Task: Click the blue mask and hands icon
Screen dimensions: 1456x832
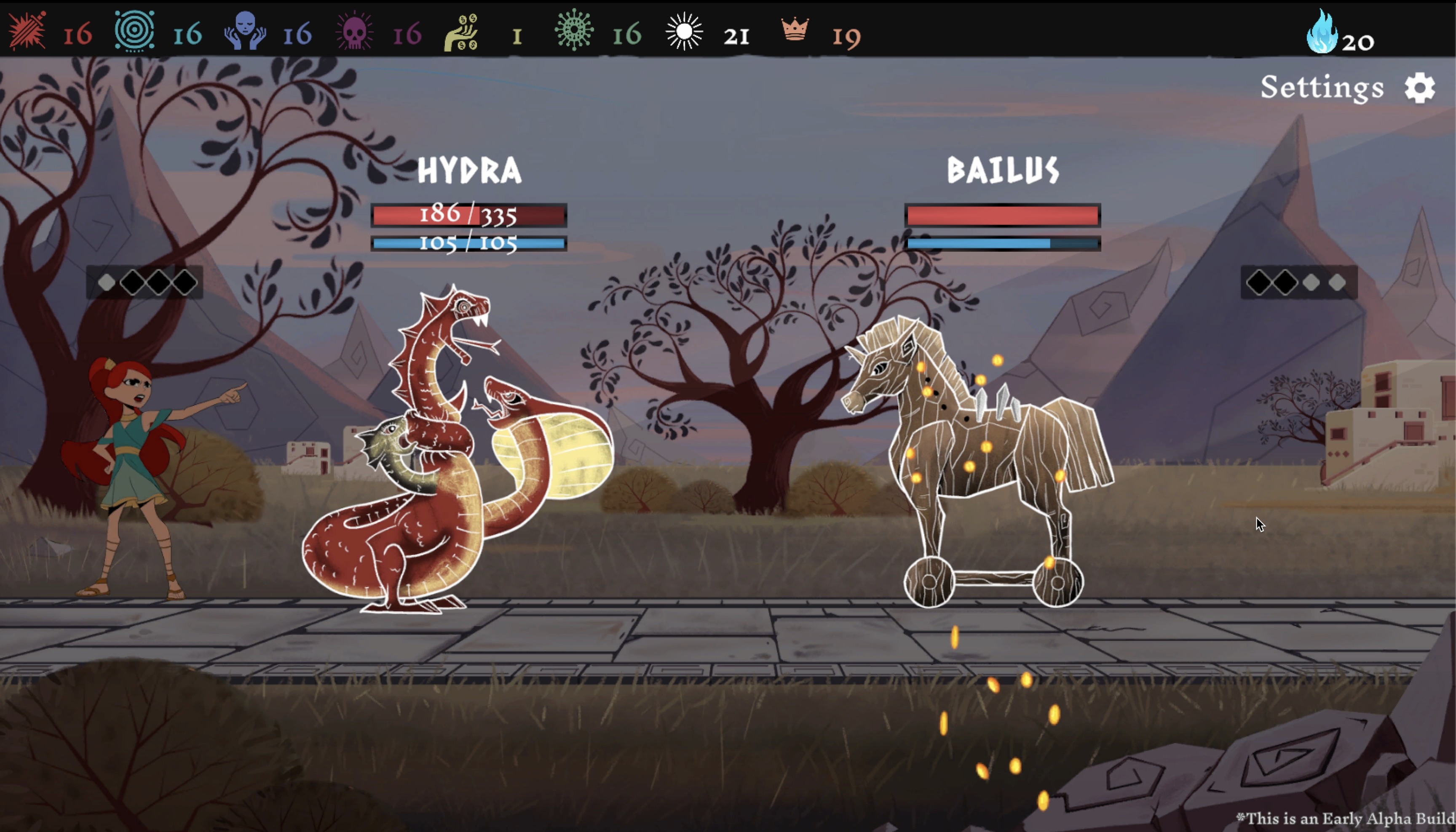Action: (x=245, y=31)
